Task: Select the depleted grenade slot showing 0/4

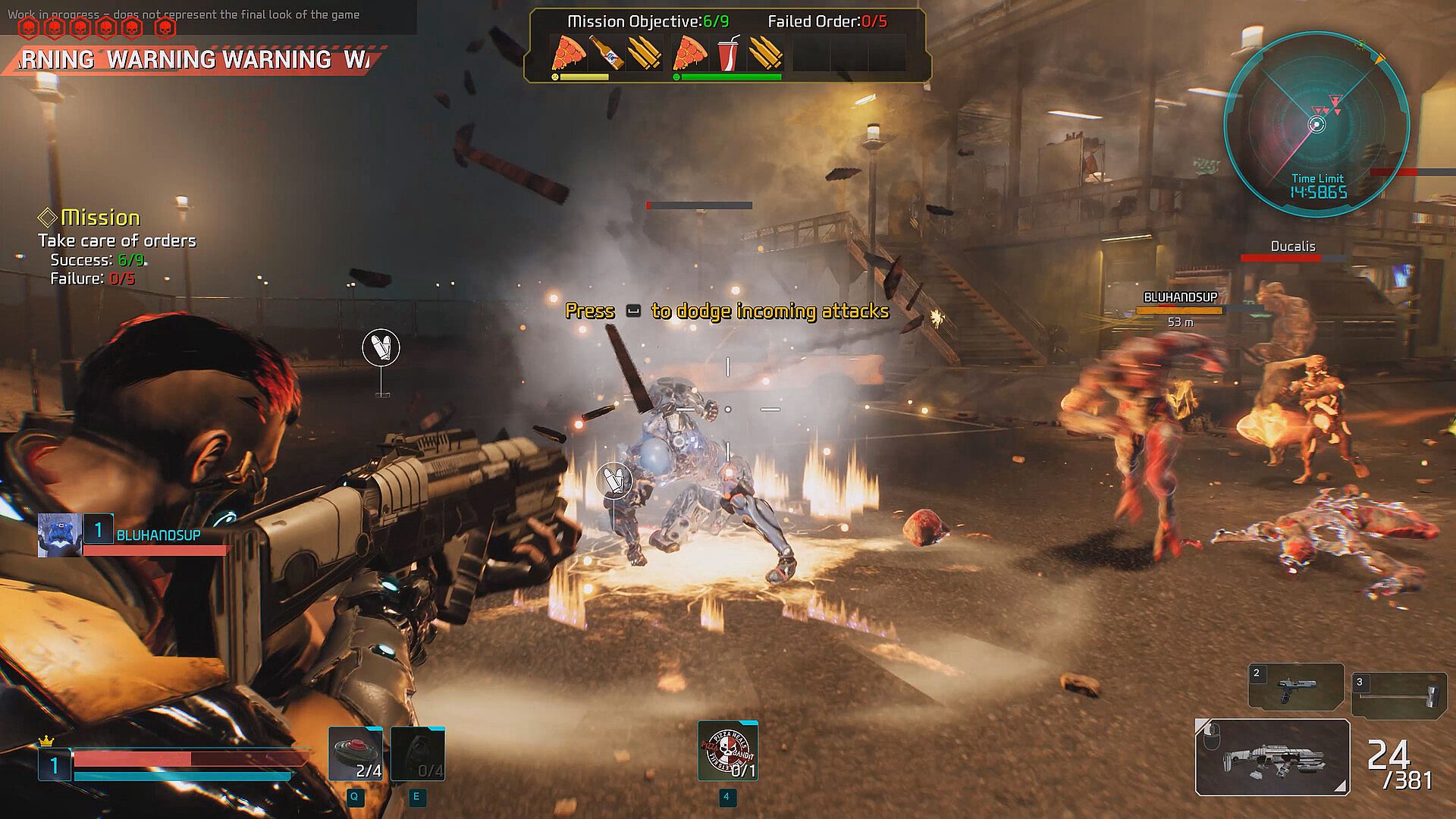Action: (x=418, y=754)
